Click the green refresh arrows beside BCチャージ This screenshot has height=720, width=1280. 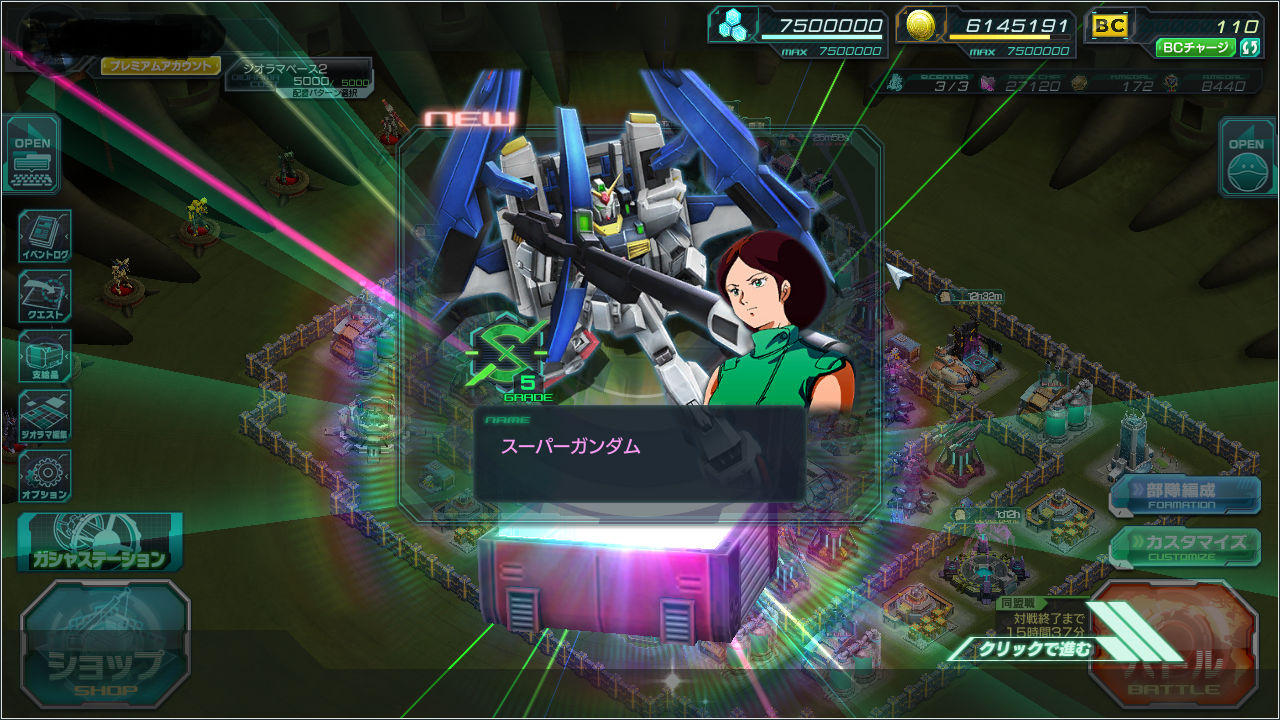tap(1249, 47)
